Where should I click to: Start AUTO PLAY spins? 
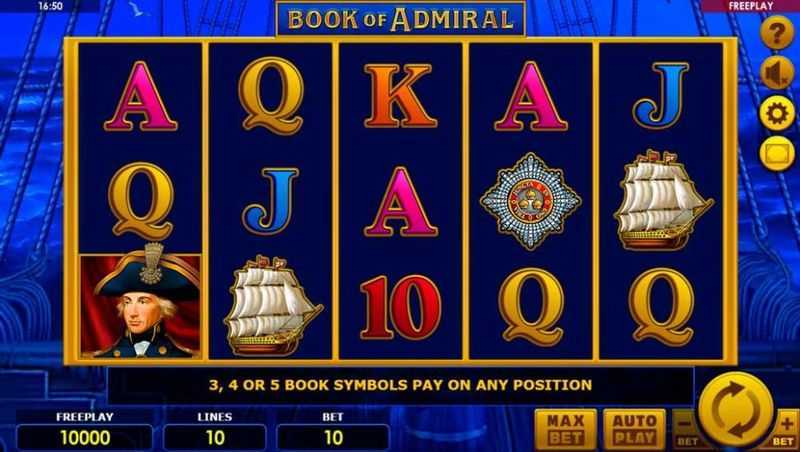click(636, 427)
